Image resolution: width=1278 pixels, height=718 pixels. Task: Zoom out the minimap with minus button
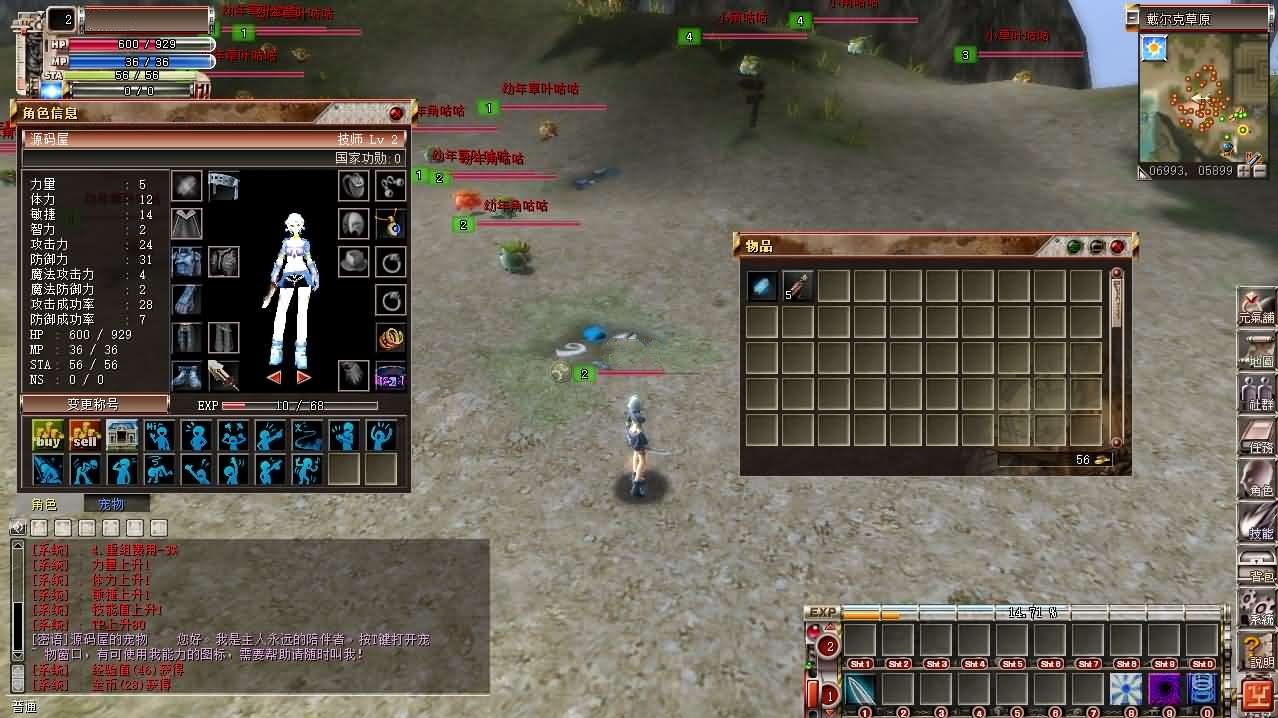pos(1259,171)
